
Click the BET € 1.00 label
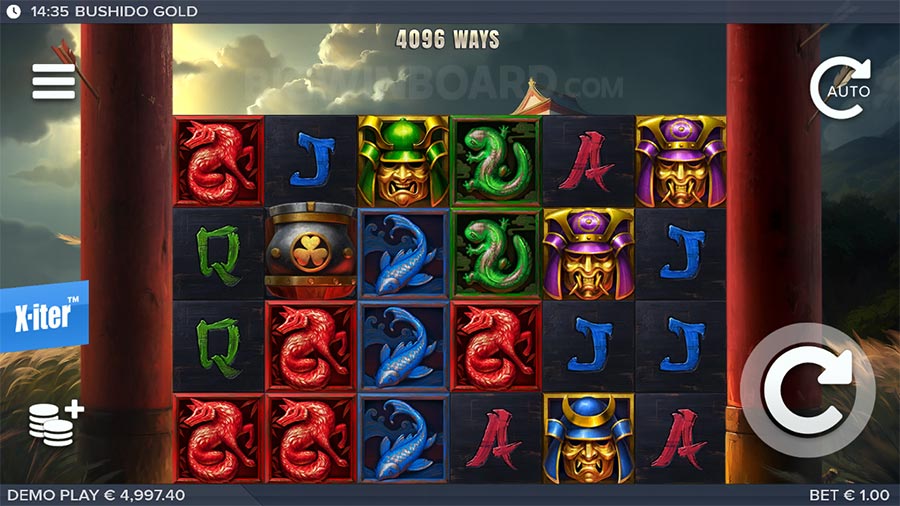point(850,495)
